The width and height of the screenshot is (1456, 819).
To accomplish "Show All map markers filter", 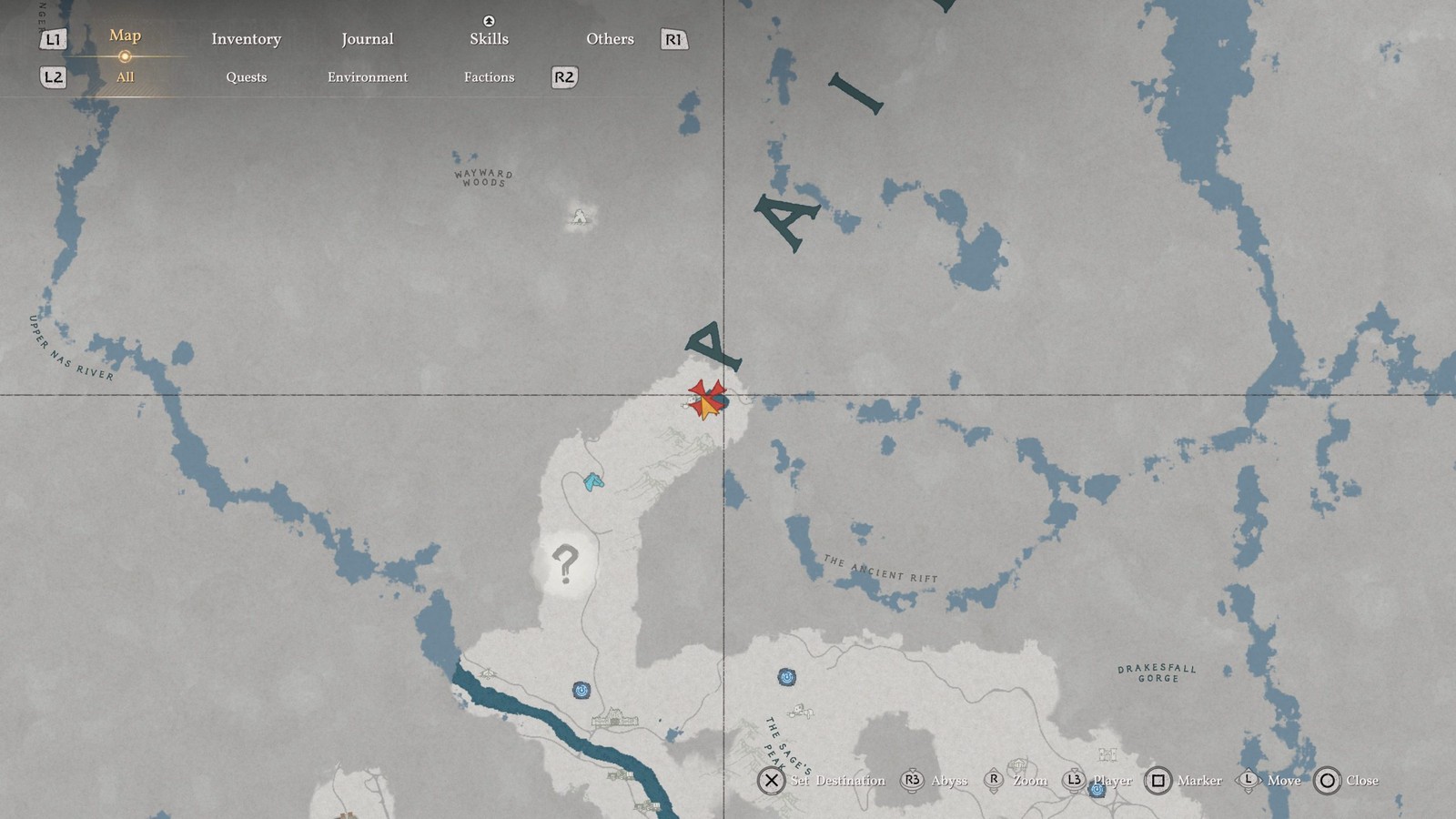I will [125, 77].
